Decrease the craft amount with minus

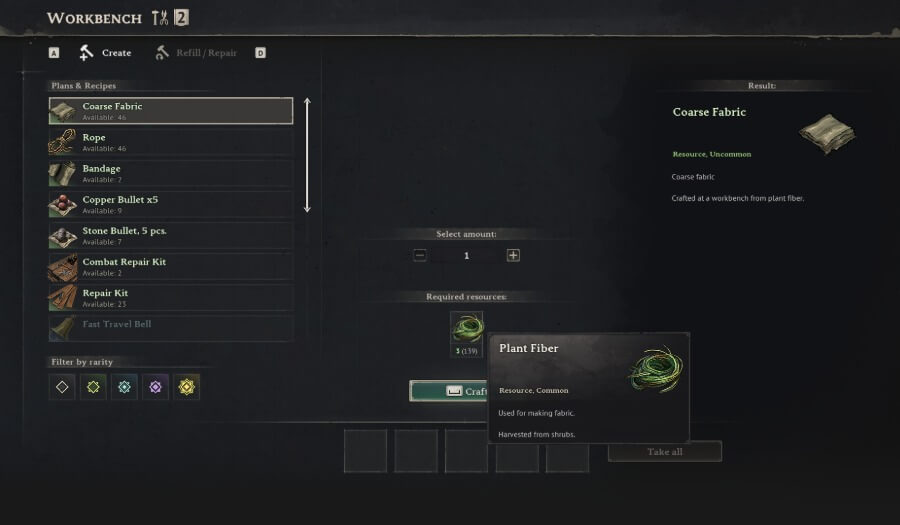coord(420,255)
